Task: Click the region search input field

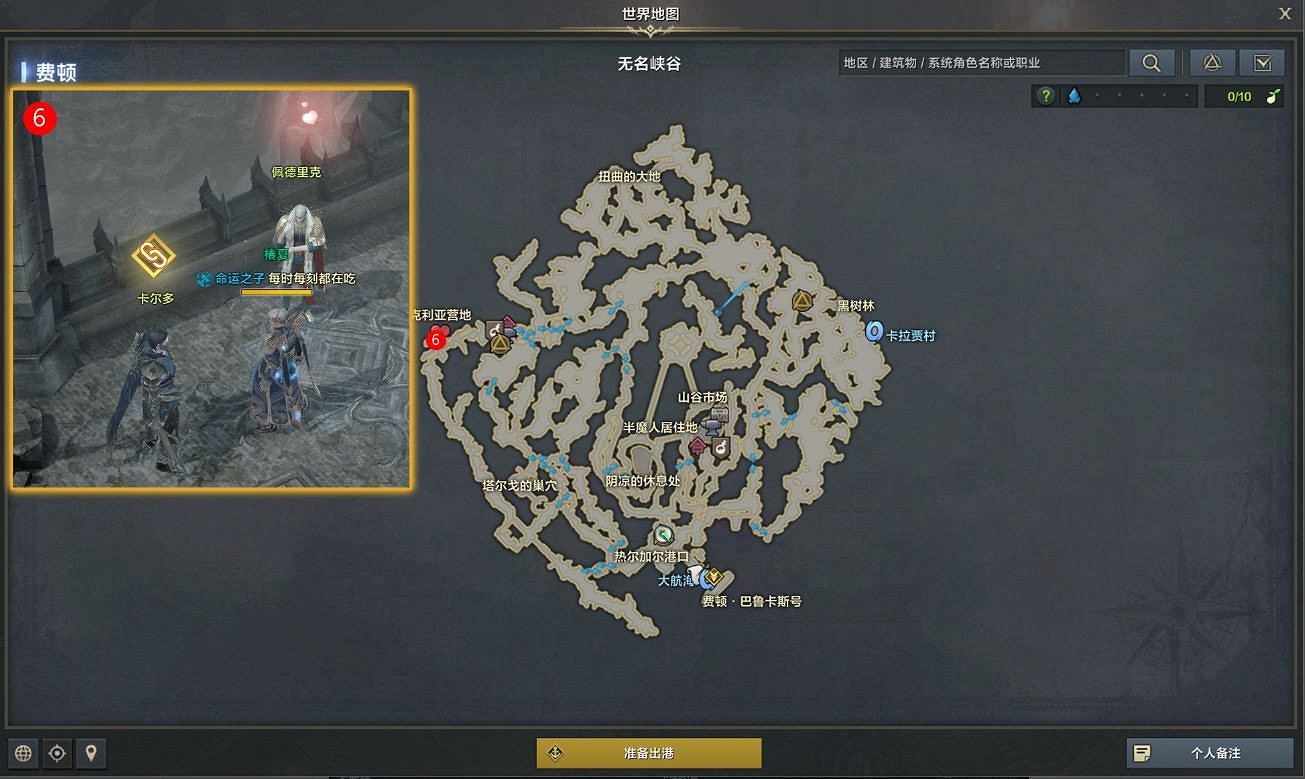Action: tap(980, 61)
